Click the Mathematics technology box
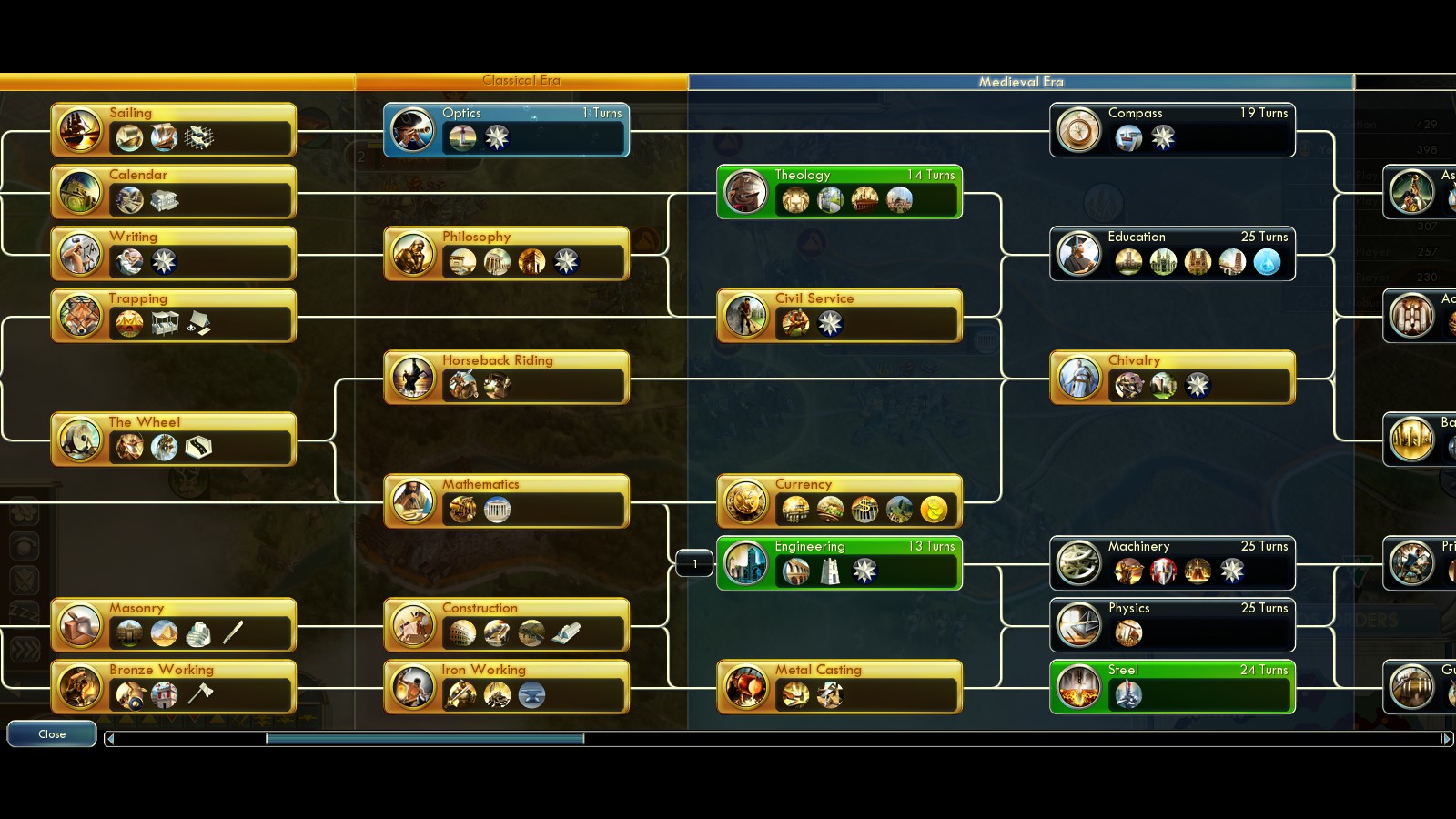Viewport: 1456px width, 819px height. click(x=506, y=501)
